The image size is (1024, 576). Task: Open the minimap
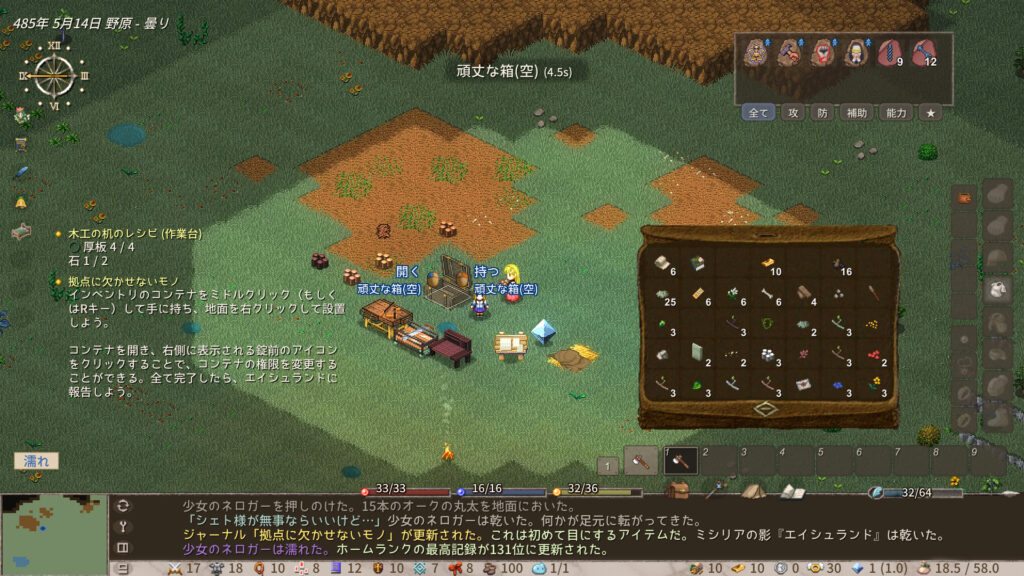click(54, 534)
